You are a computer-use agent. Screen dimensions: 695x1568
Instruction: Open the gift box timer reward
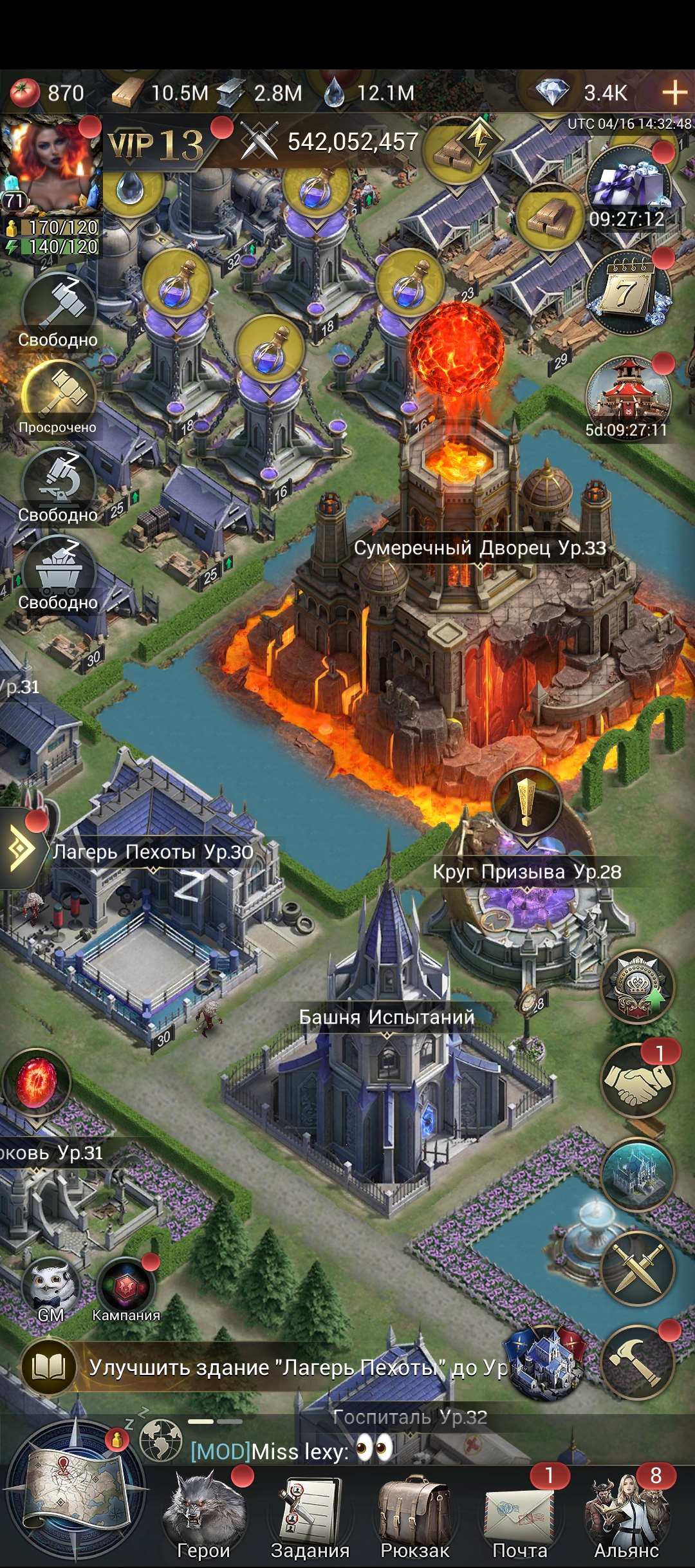(629, 187)
